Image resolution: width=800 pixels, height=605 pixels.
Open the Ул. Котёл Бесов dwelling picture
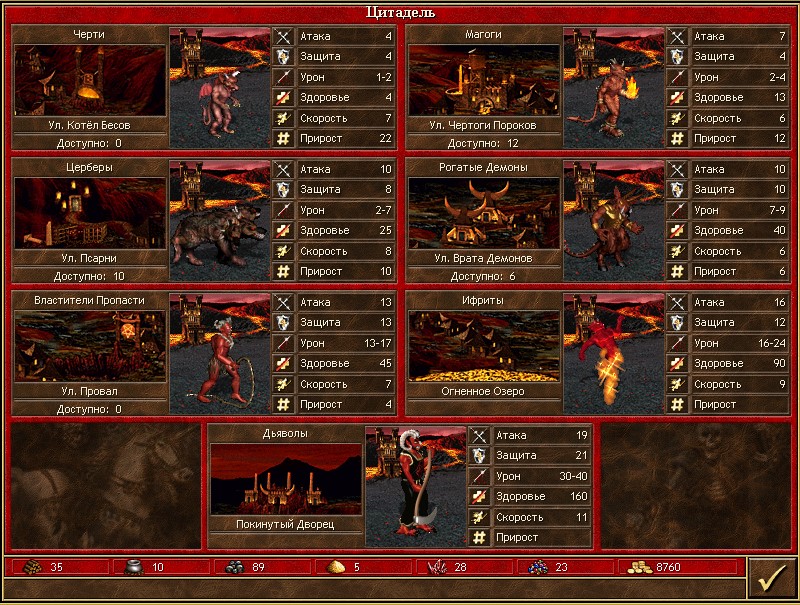pos(90,80)
